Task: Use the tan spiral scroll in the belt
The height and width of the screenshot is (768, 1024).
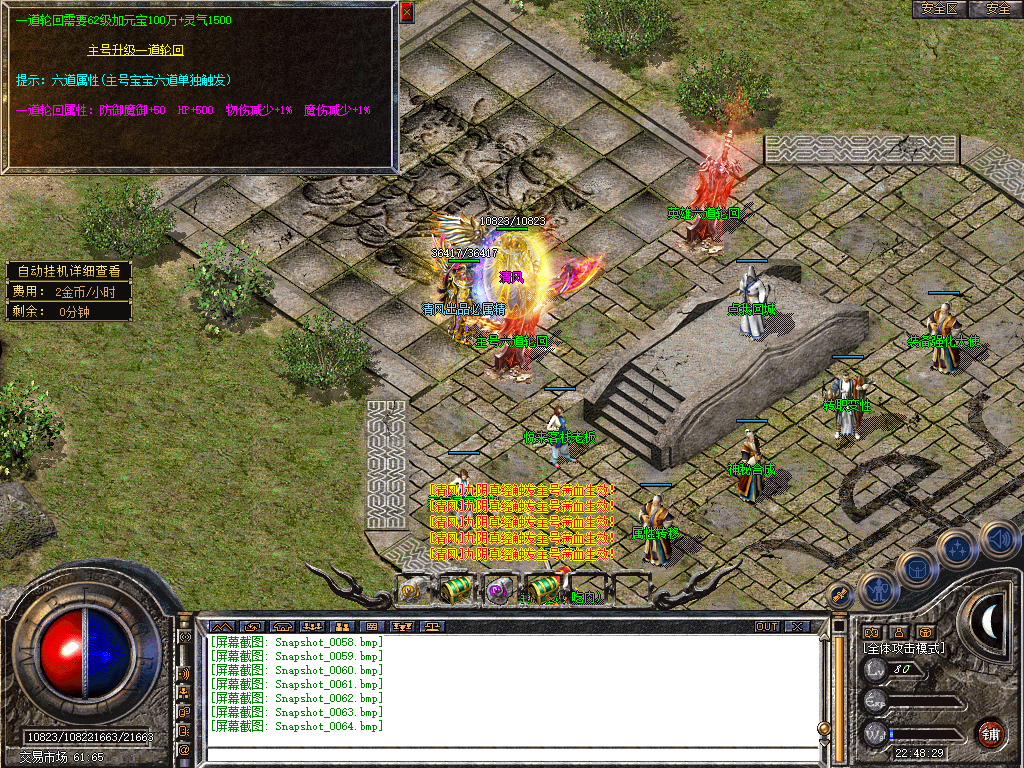Action: pyautogui.click(x=412, y=590)
